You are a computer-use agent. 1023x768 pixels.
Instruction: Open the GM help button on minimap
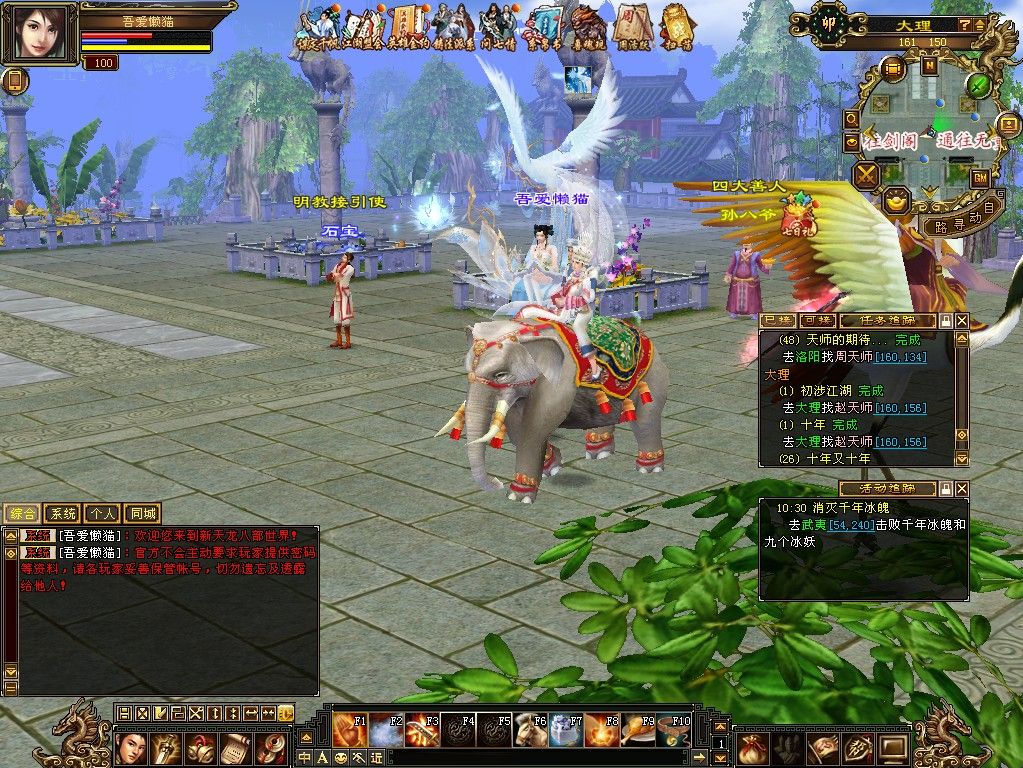point(981,177)
